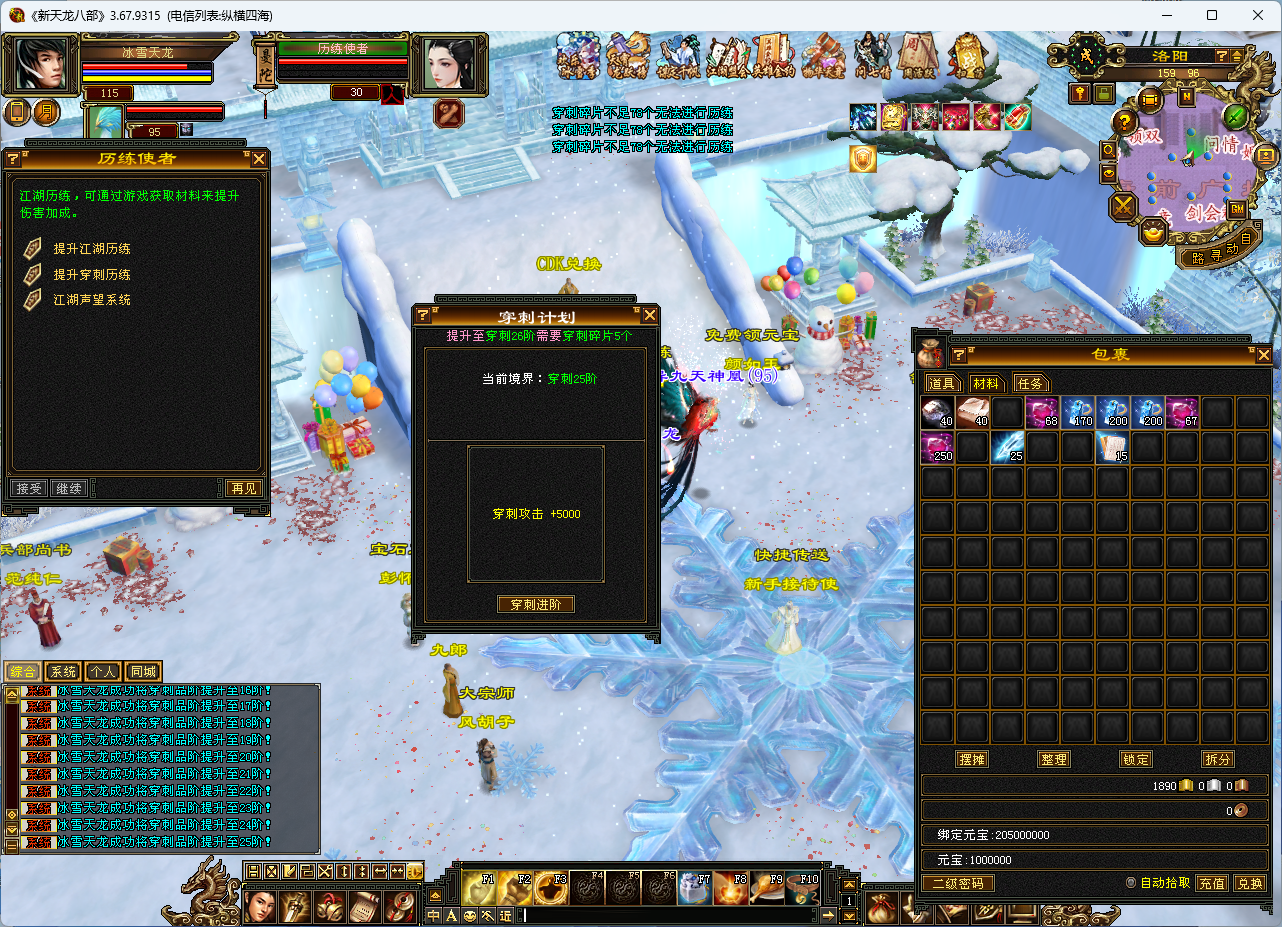
Task: Open the 二级密码 button
Action: click(x=957, y=883)
